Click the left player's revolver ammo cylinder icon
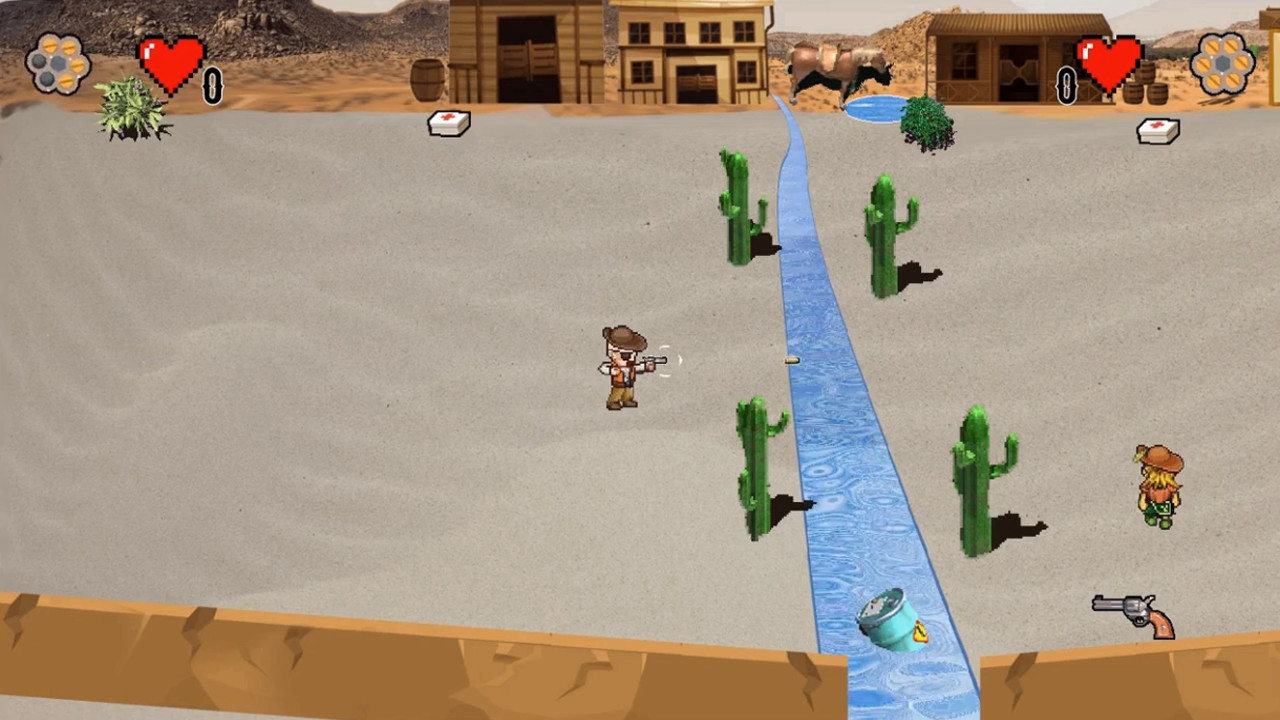This screenshot has width=1280, height=720. (58, 63)
